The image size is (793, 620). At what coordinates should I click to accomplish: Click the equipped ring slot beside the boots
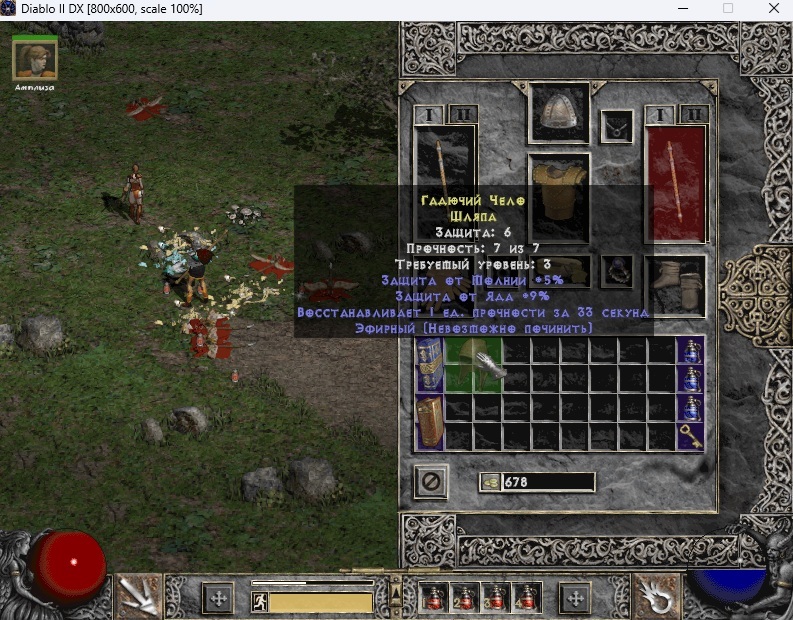(x=618, y=268)
